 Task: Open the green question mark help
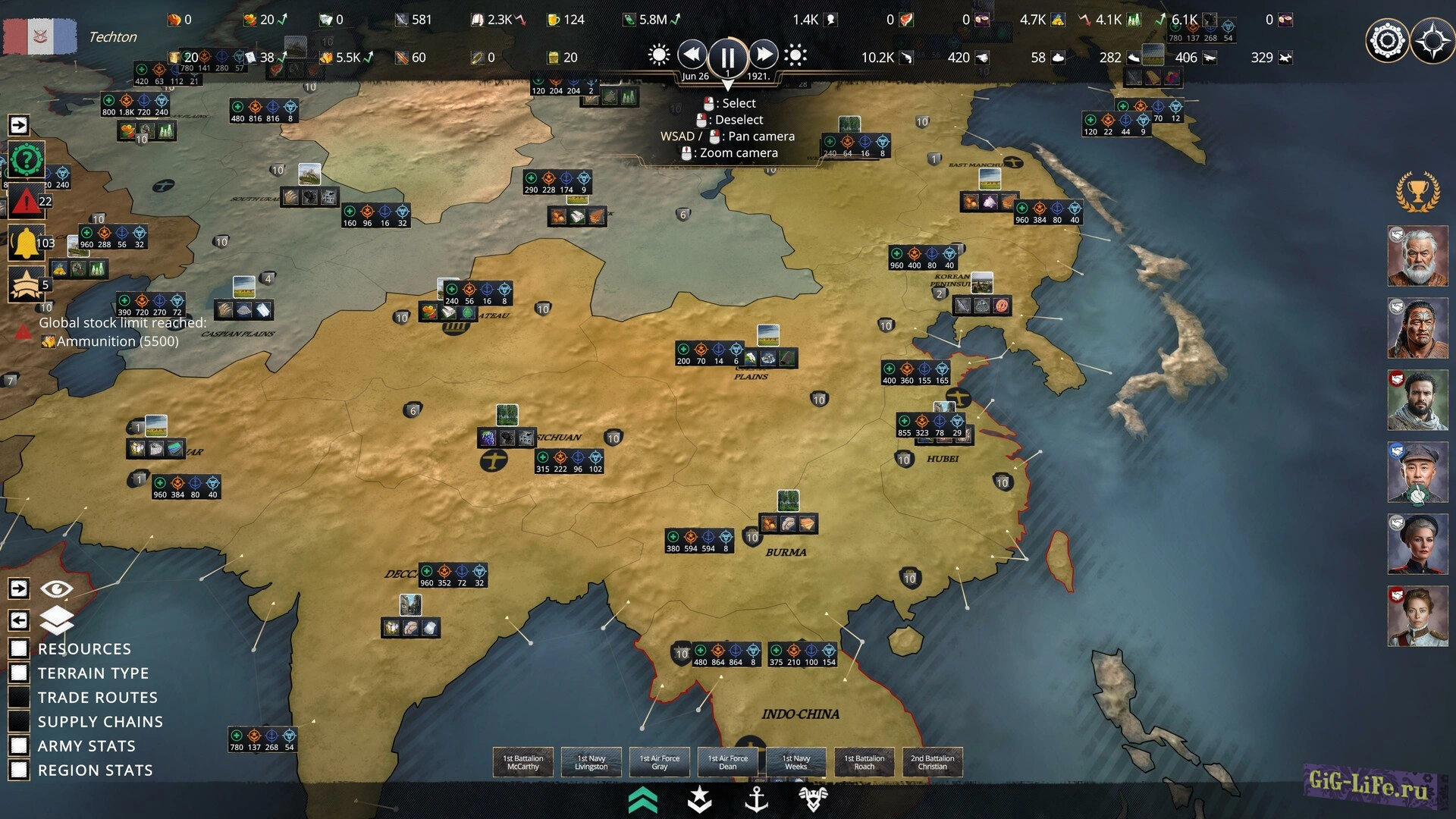pos(26,160)
